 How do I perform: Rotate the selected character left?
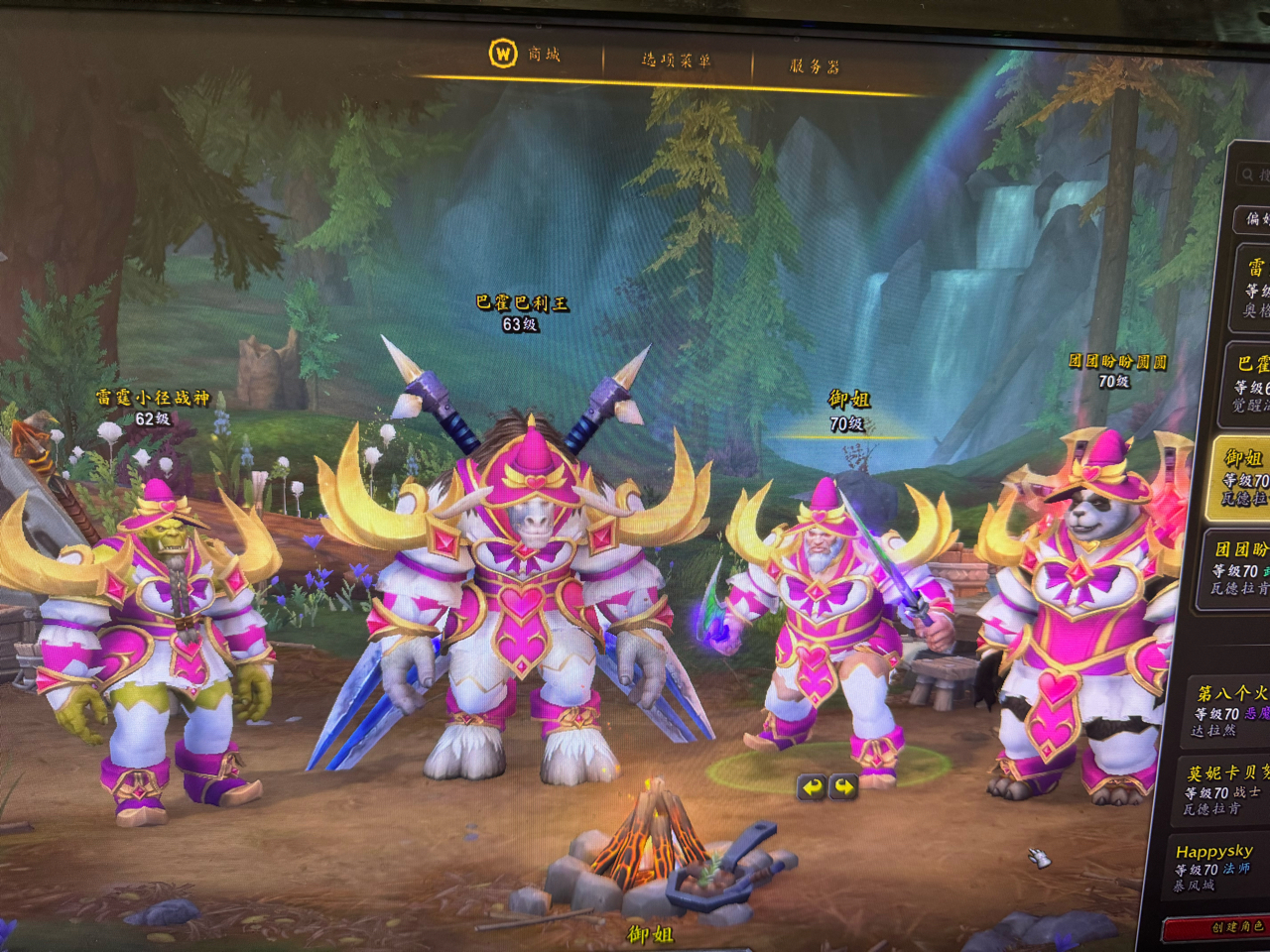[x=813, y=787]
